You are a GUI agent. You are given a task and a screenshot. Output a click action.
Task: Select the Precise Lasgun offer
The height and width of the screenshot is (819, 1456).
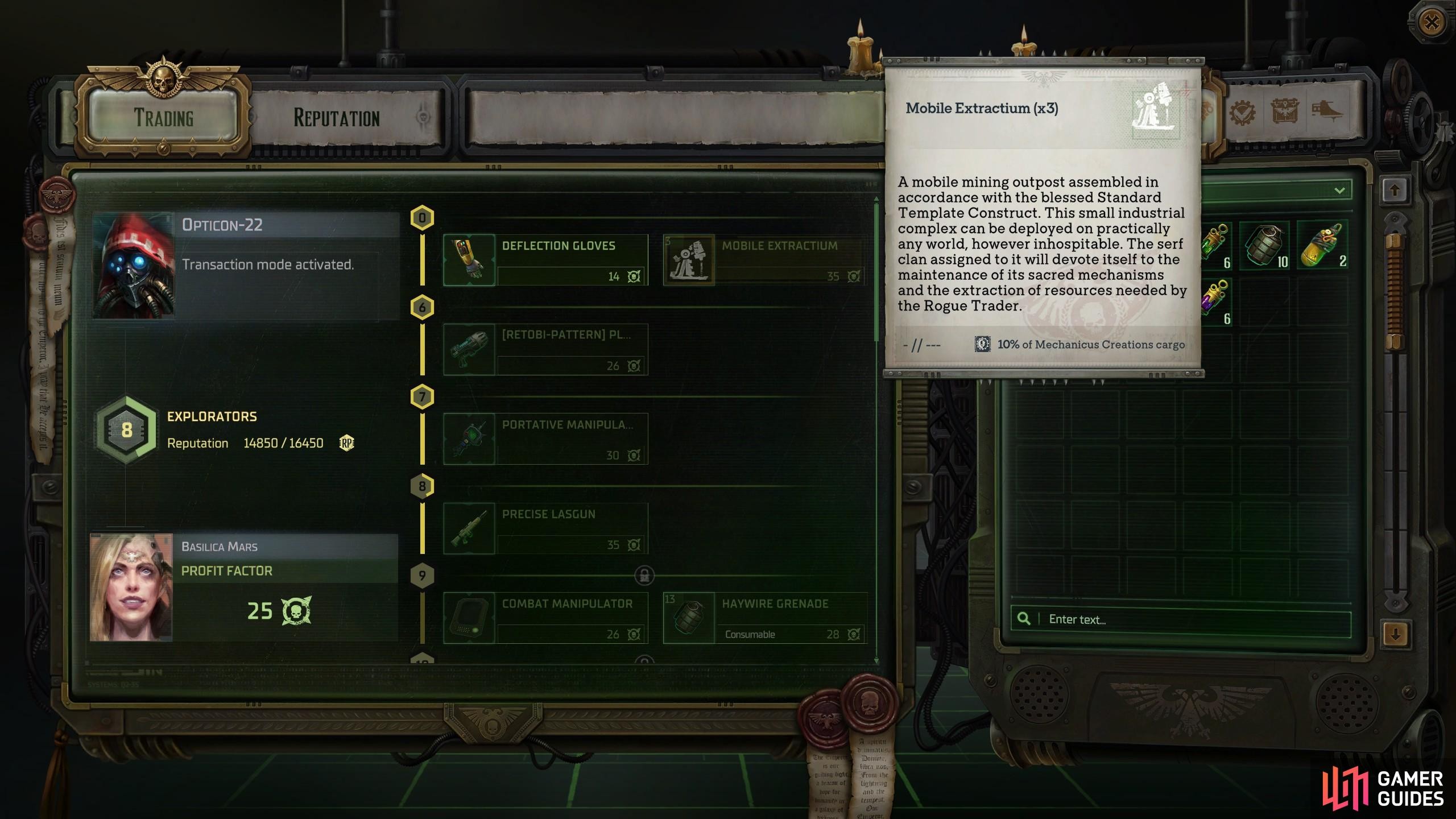[545, 528]
